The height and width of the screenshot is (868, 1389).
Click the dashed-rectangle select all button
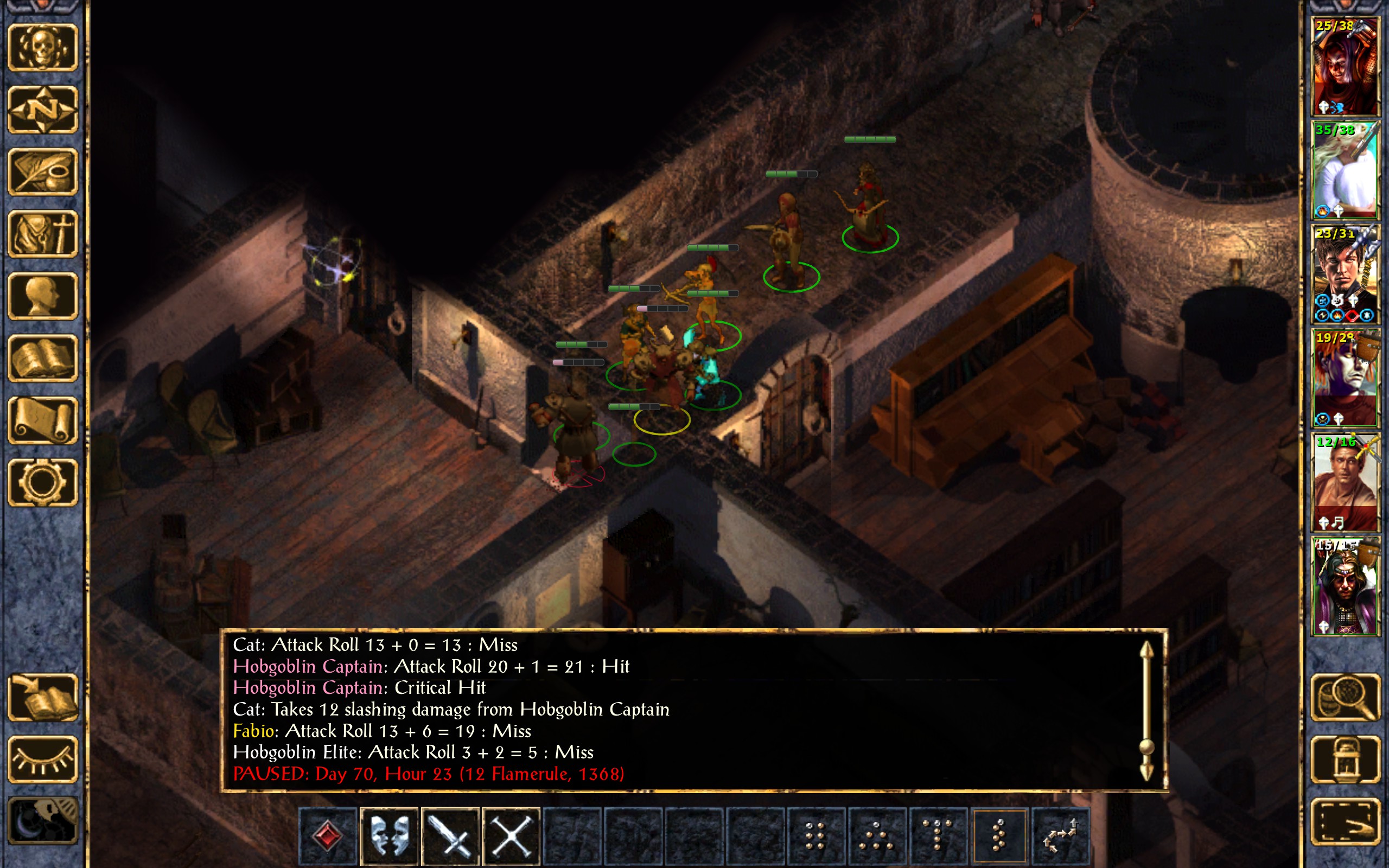click(1345, 821)
